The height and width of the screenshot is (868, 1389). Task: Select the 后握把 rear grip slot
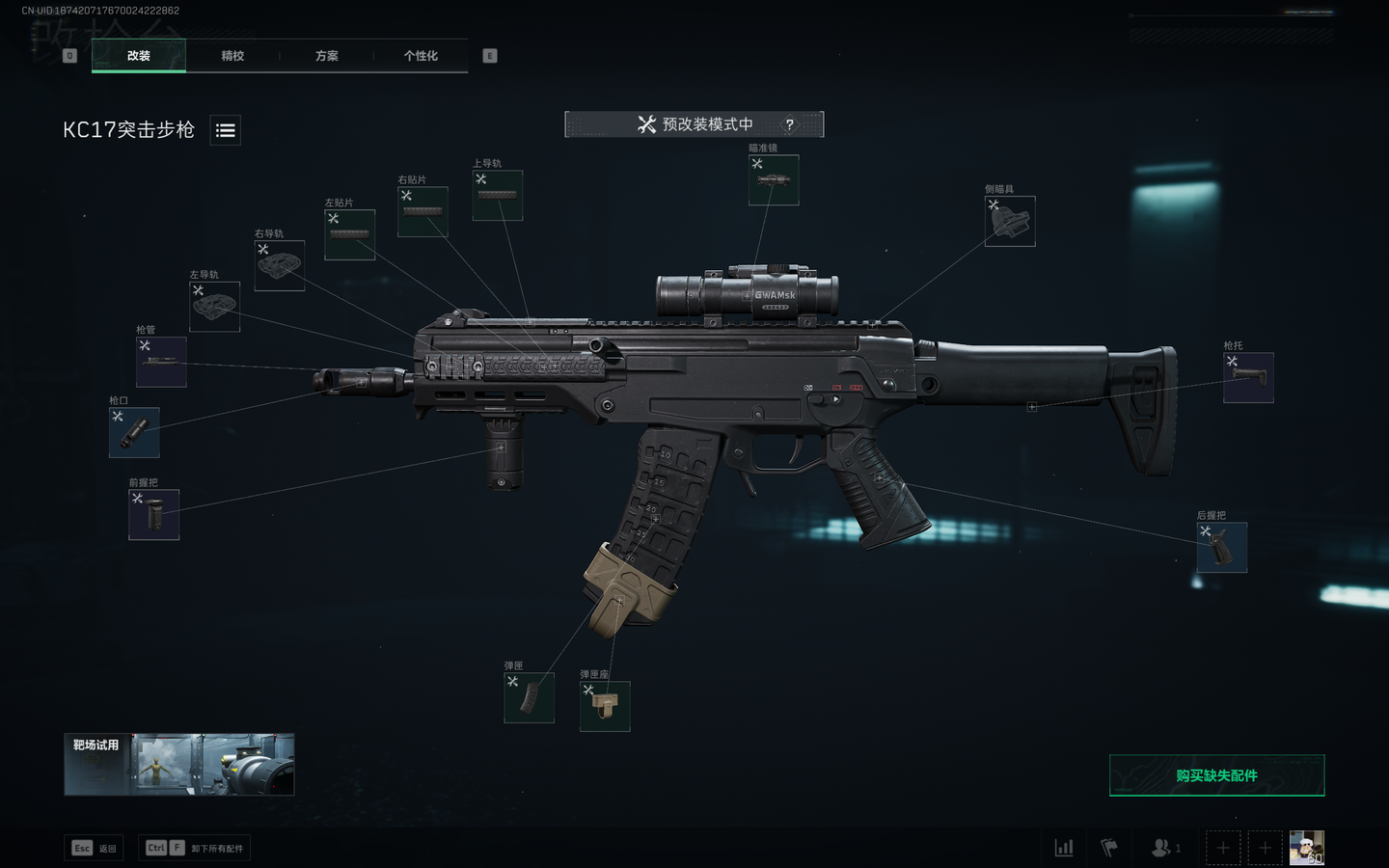point(1222,548)
